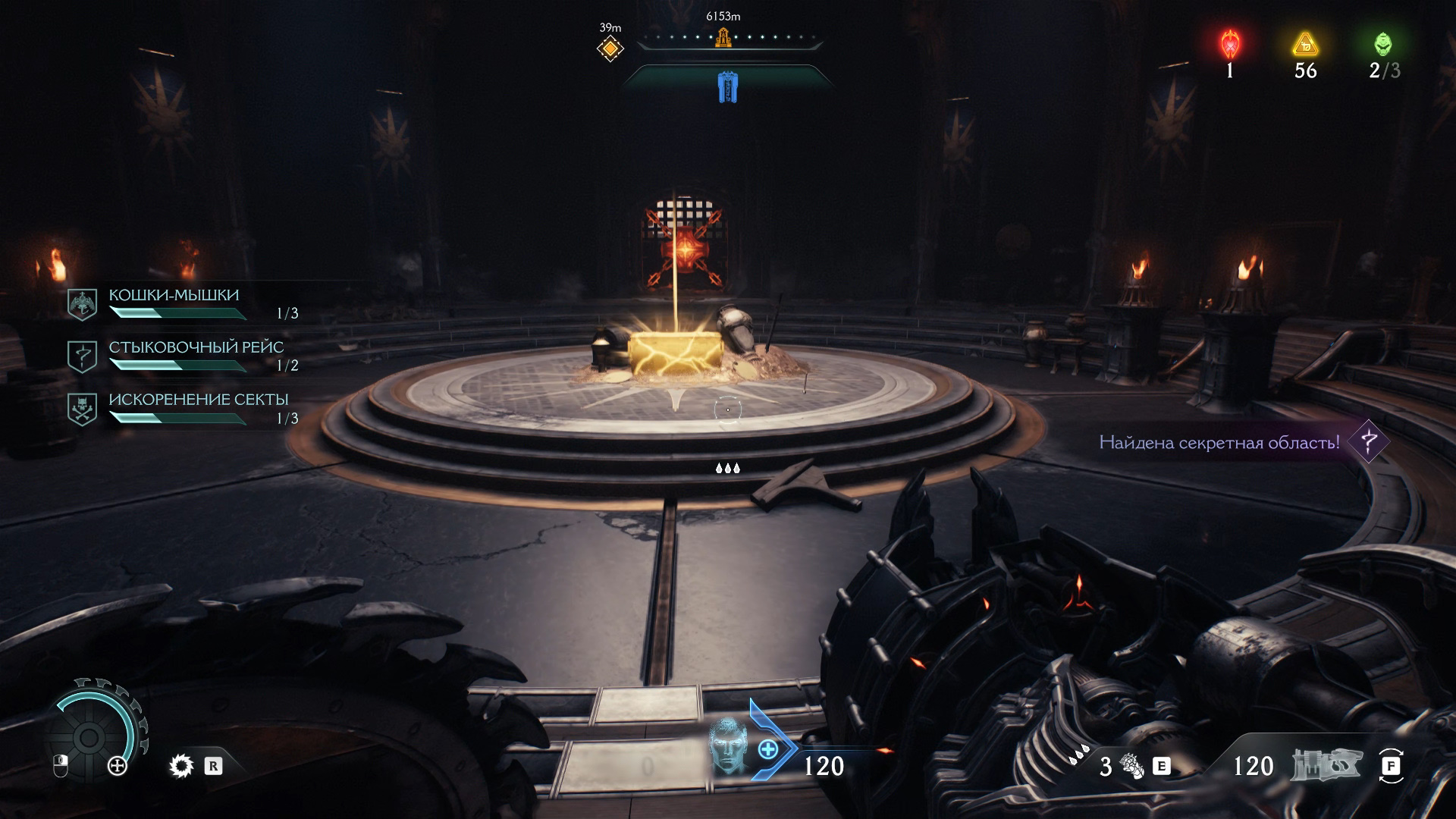Click the equipped weapon icon

point(1326,766)
